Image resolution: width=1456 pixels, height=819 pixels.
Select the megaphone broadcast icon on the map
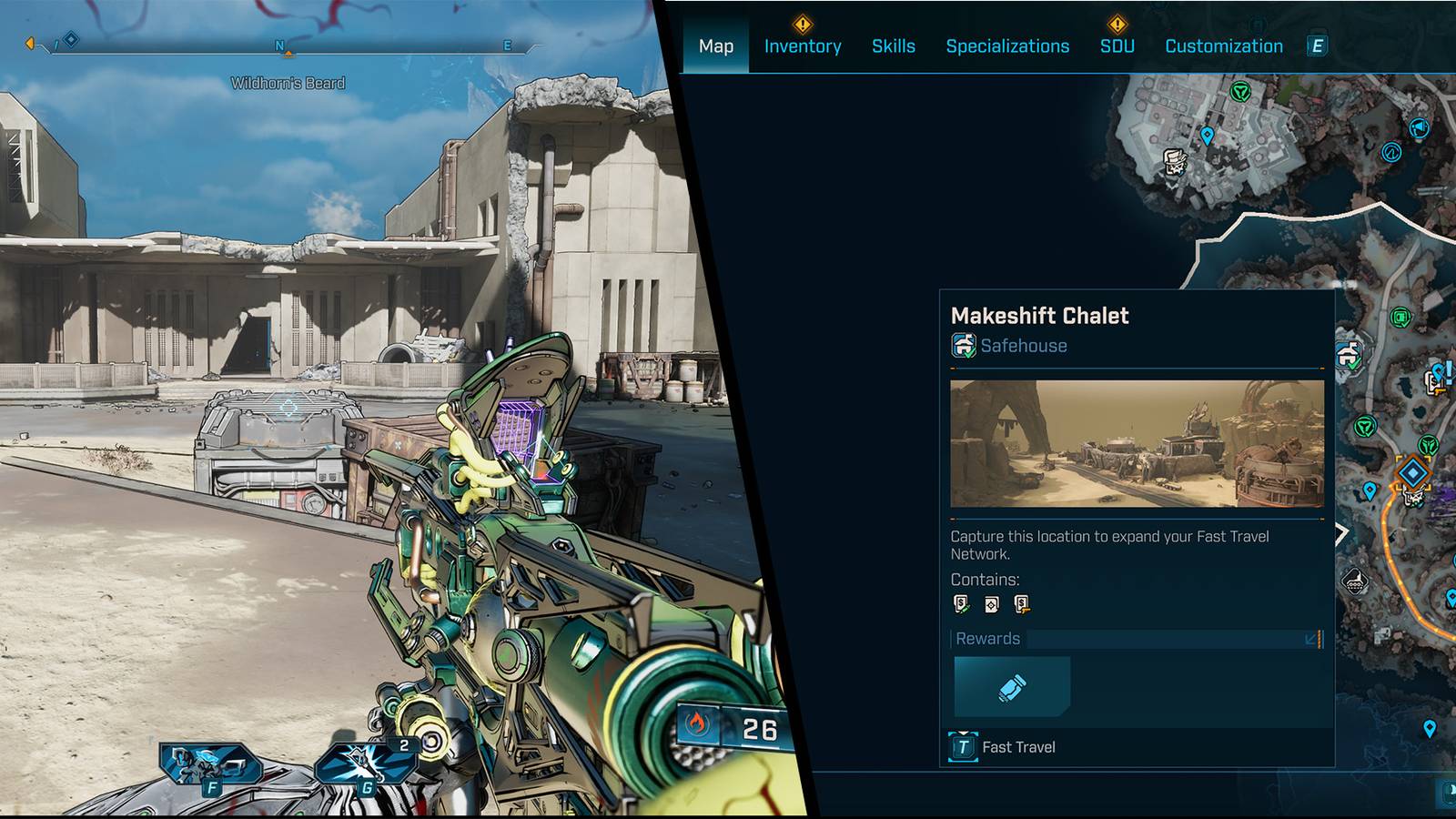pyautogui.click(x=1420, y=129)
